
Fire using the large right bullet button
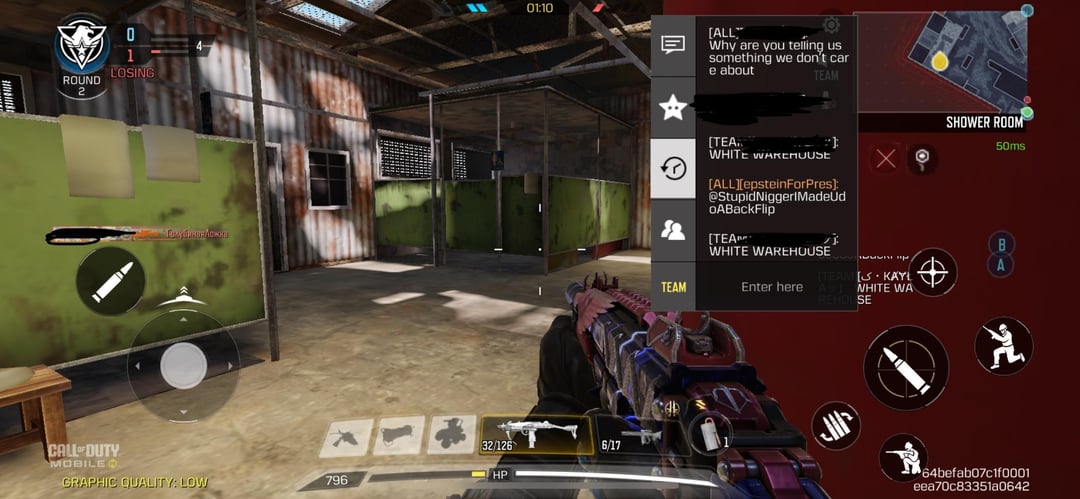(906, 367)
